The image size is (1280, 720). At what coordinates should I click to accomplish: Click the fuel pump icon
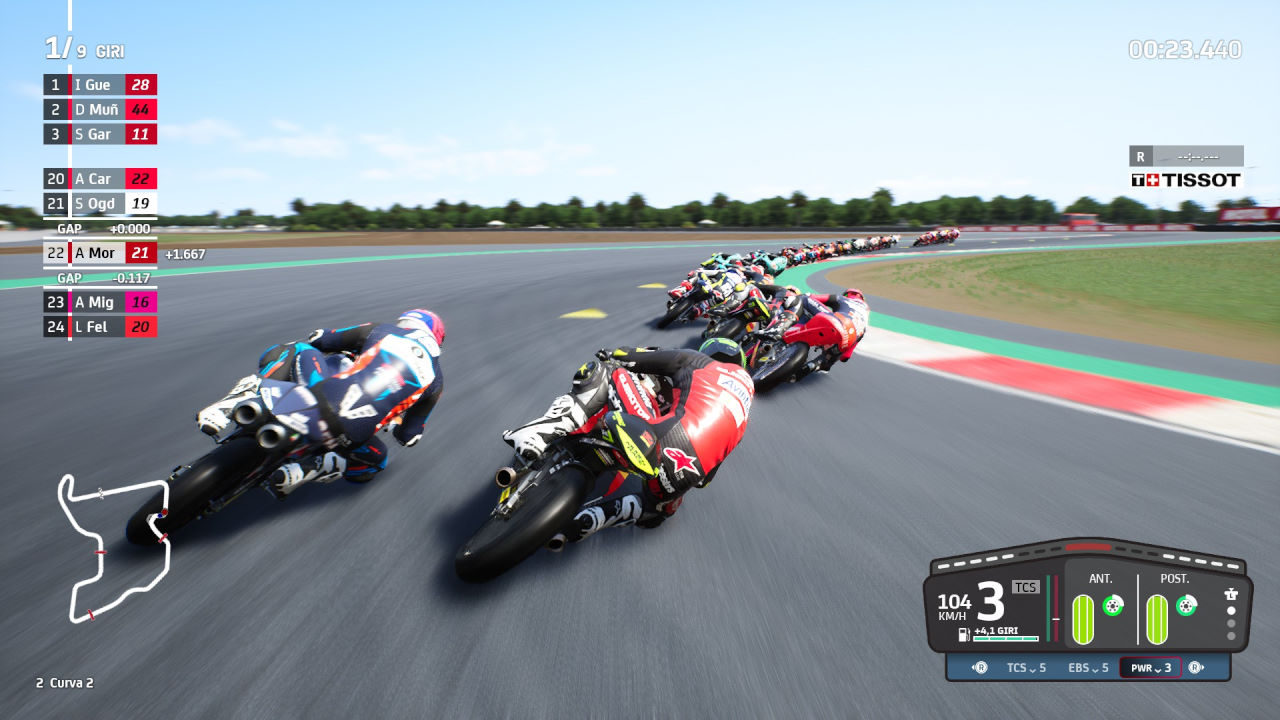pyautogui.click(x=964, y=633)
